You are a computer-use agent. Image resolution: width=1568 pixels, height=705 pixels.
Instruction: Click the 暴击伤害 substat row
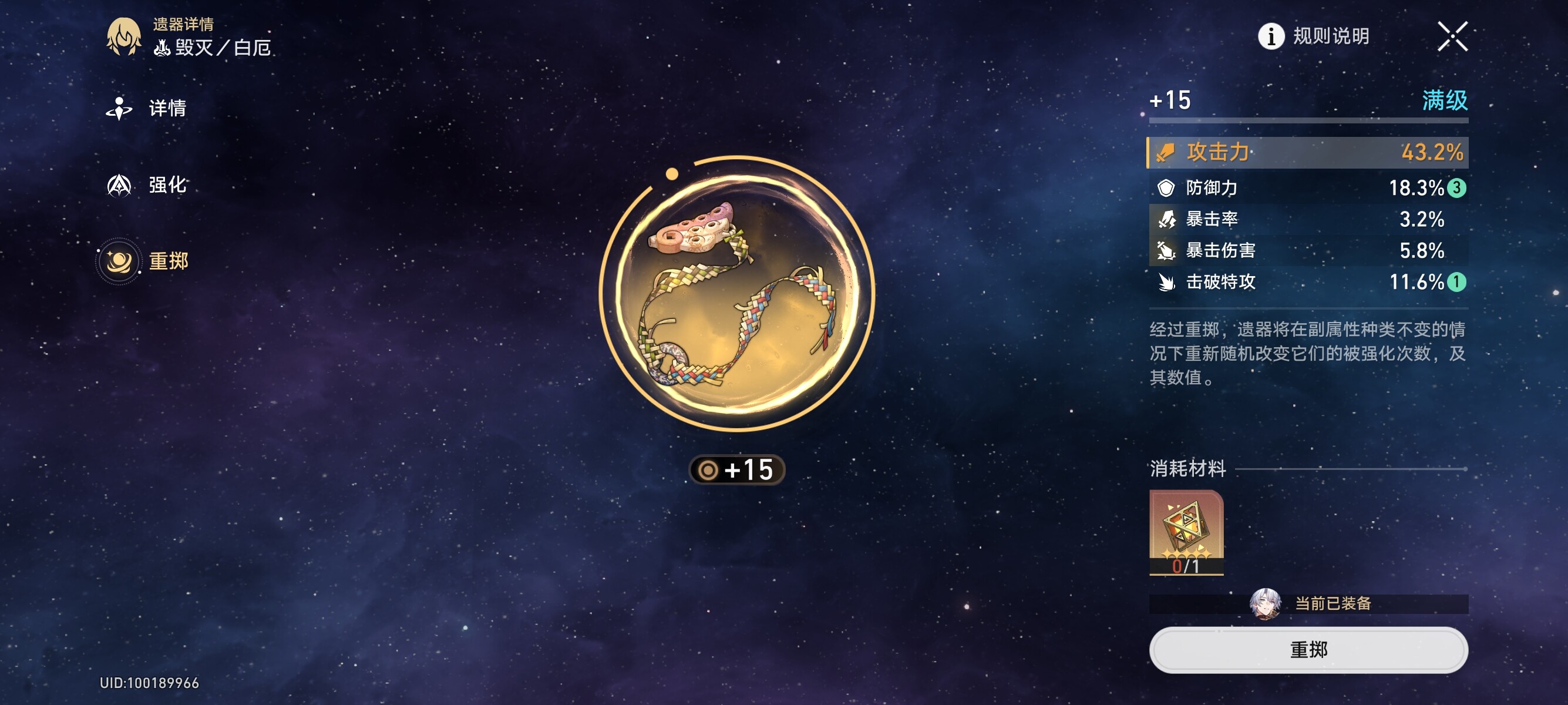click(x=1308, y=251)
